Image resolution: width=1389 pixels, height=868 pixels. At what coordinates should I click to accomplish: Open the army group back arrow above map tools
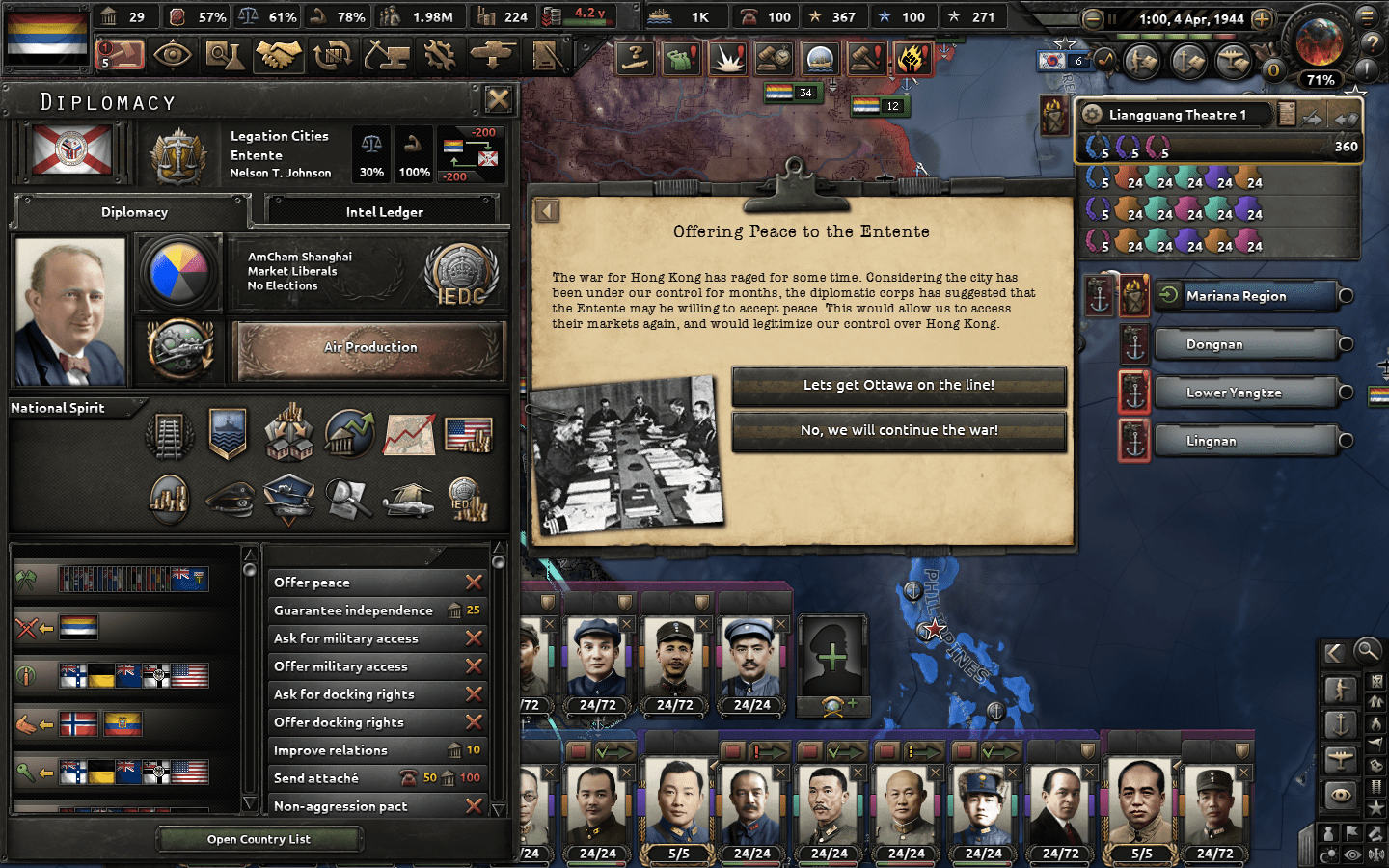pyautogui.click(x=1334, y=652)
